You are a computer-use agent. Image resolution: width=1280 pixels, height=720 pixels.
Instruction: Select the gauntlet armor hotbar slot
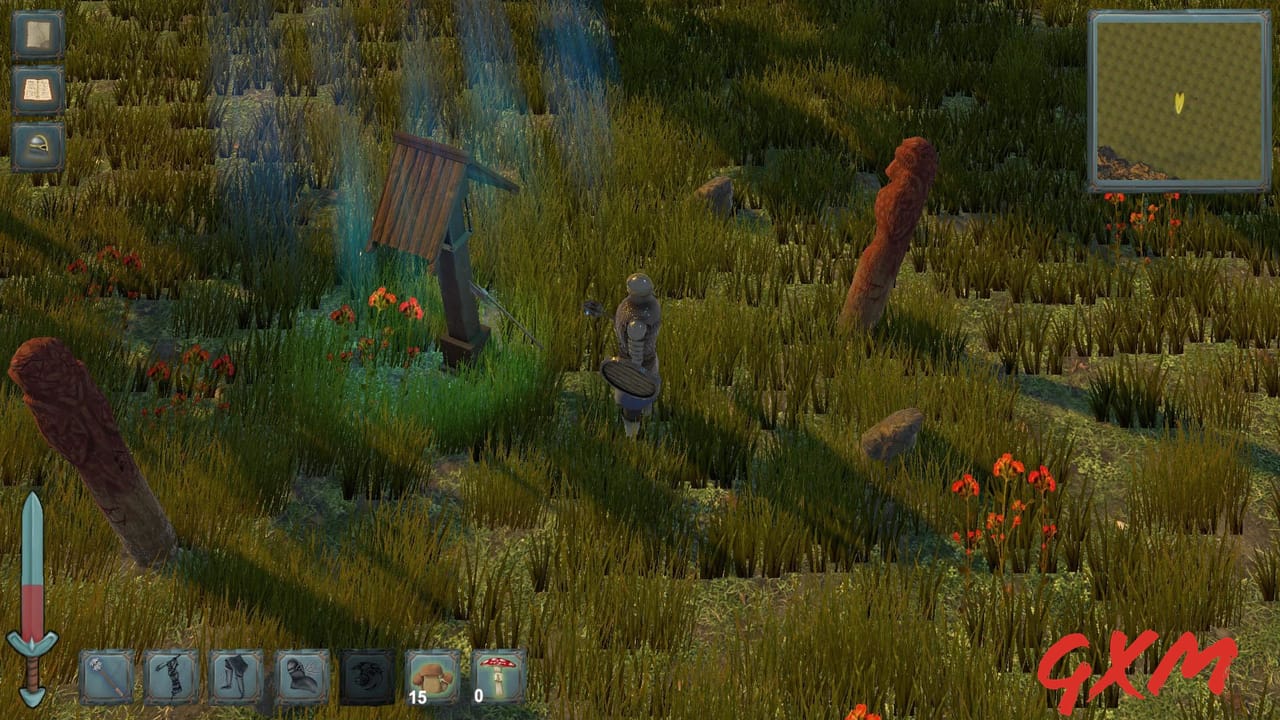[x=302, y=674]
